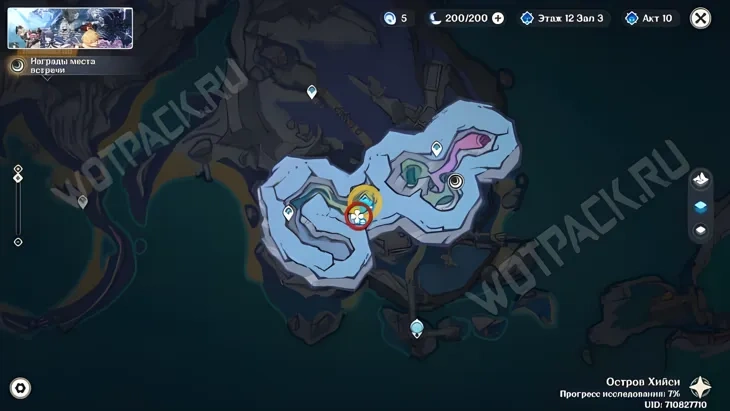Click the map zoom slider handle
The width and height of the screenshot is (730, 411).
(x=18, y=176)
